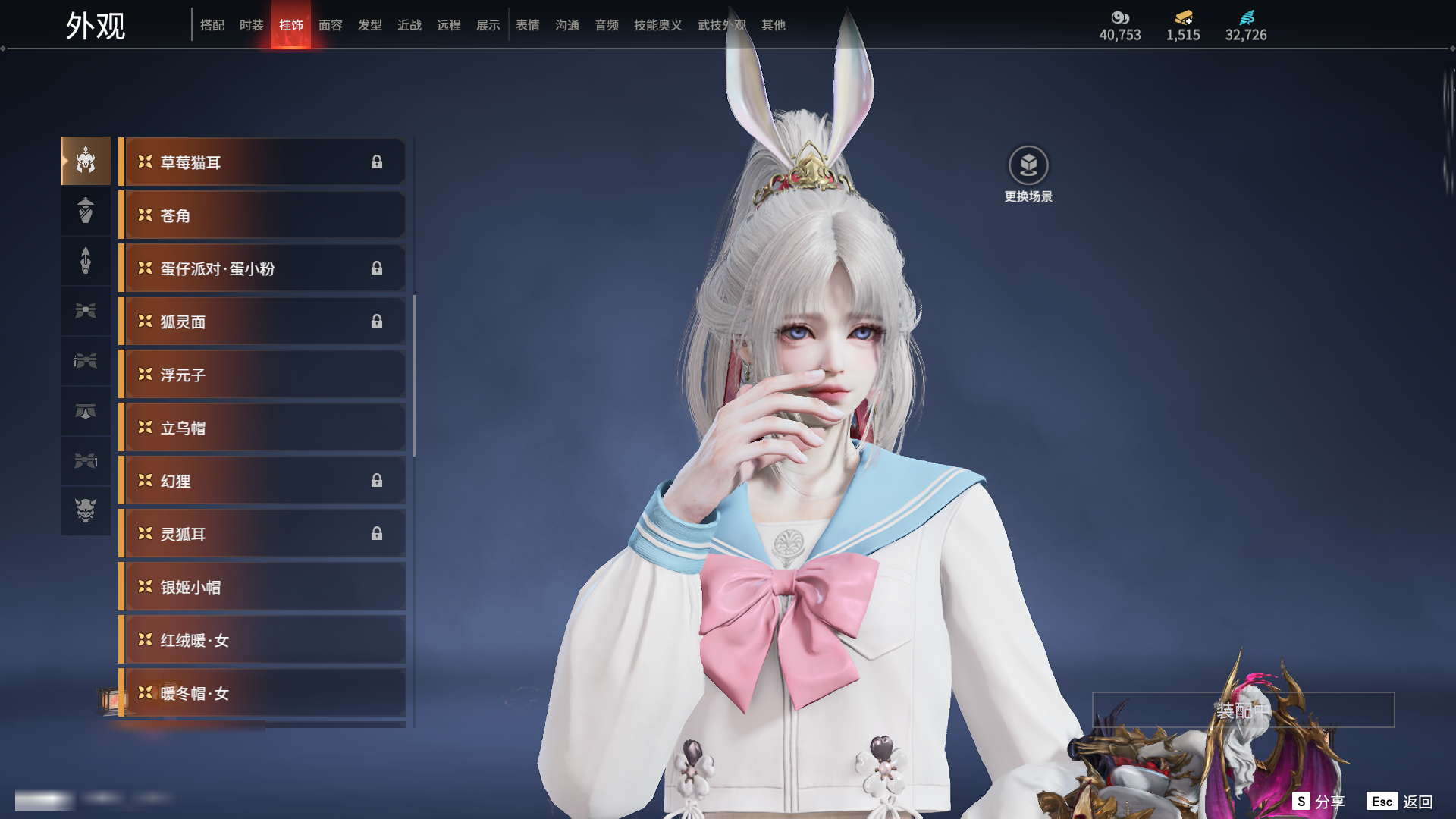
Task: Open the 时装 tab
Action: coord(252,25)
